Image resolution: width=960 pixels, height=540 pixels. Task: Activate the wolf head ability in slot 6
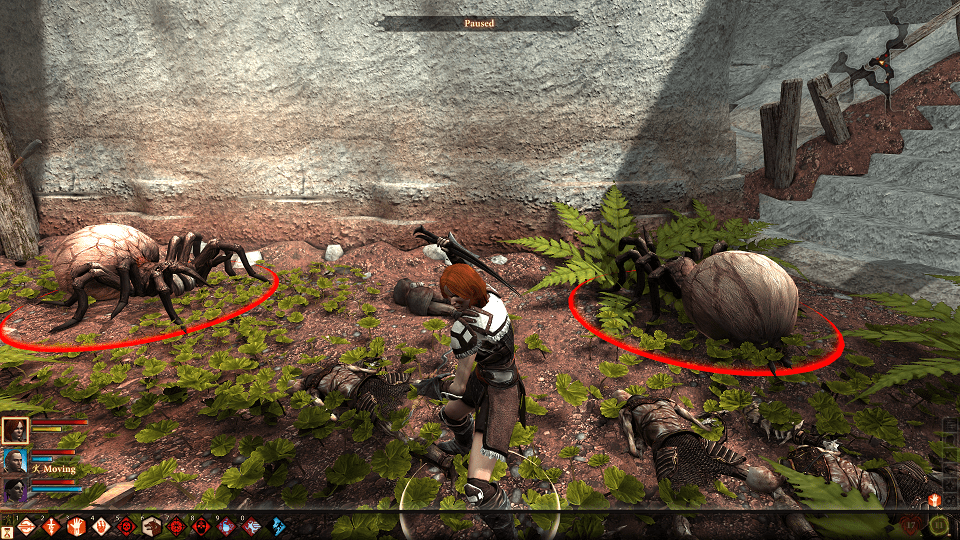click(x=151, y=526)
